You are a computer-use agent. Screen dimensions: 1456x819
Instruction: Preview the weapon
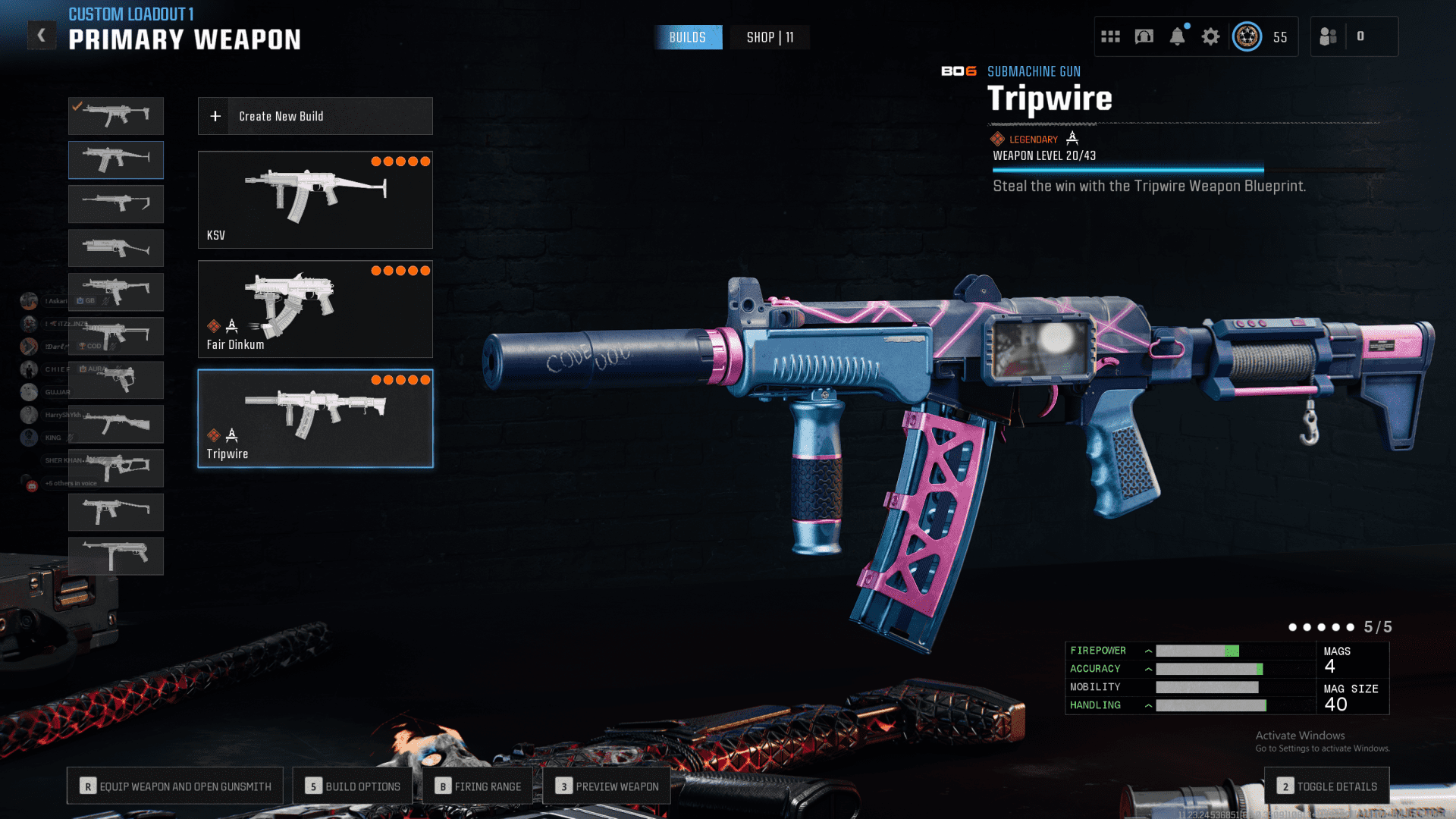[607, 786]
